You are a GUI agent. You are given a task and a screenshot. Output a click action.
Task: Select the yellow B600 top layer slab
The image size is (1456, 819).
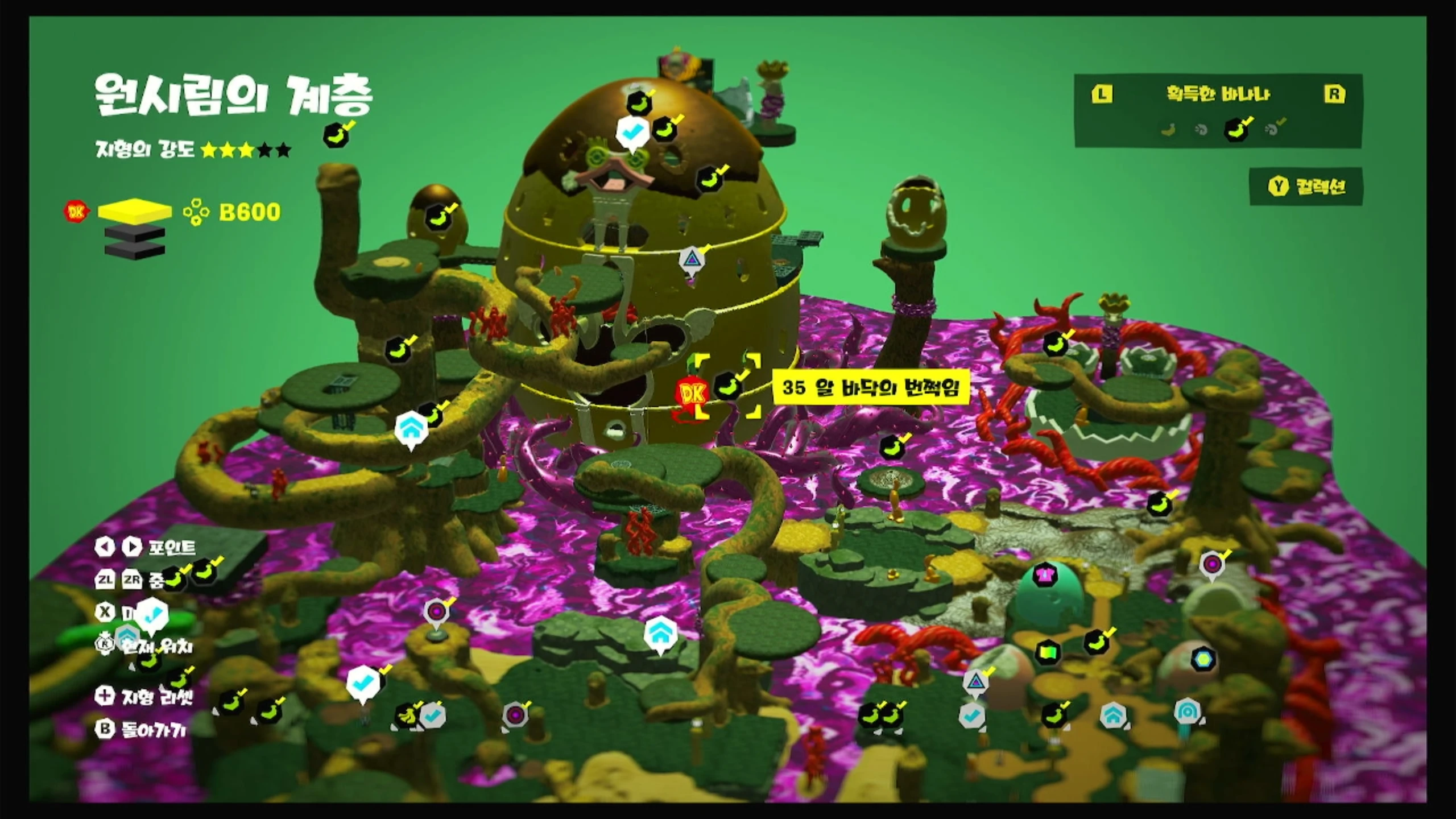tap(135, 212)
